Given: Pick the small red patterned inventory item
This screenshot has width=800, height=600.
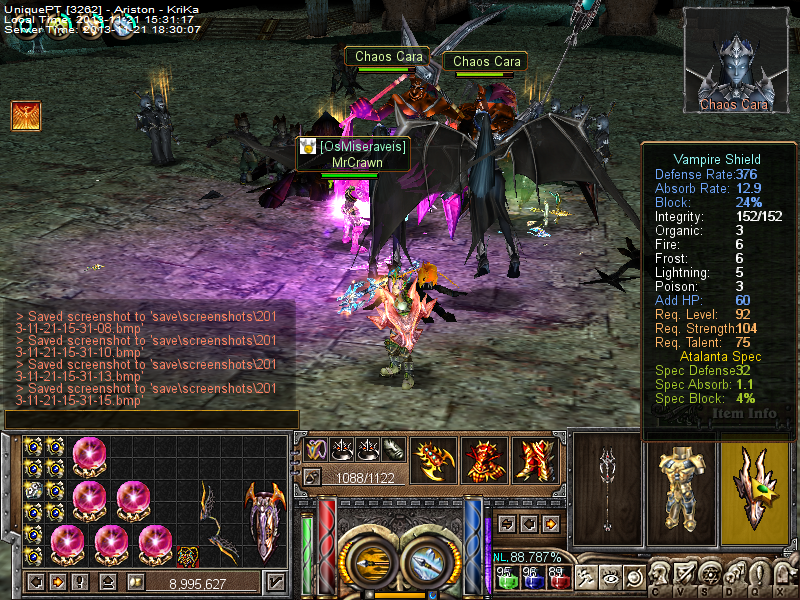Looking at the screenshot, I should [188, 555].
